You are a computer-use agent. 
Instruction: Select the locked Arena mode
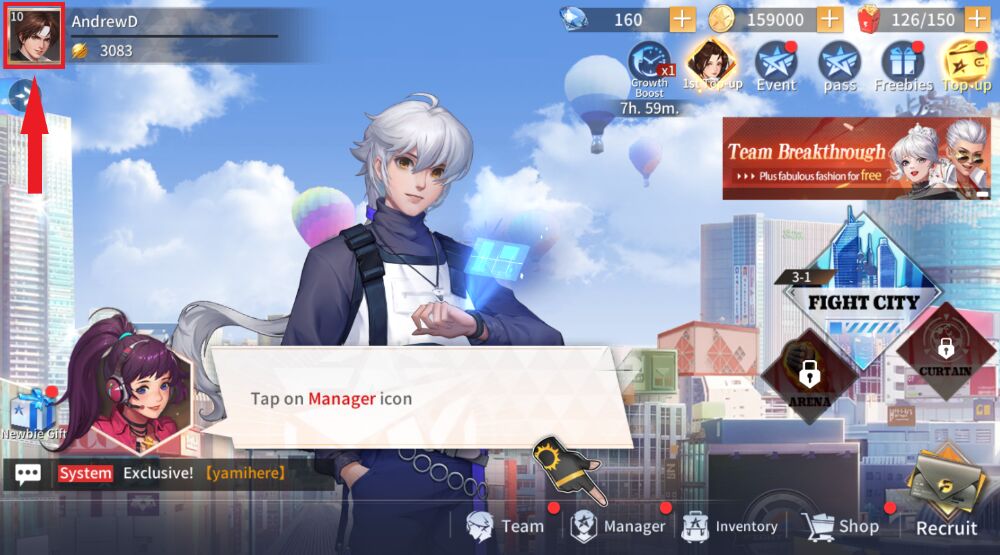pyautogui.click(x=810, y=377)
